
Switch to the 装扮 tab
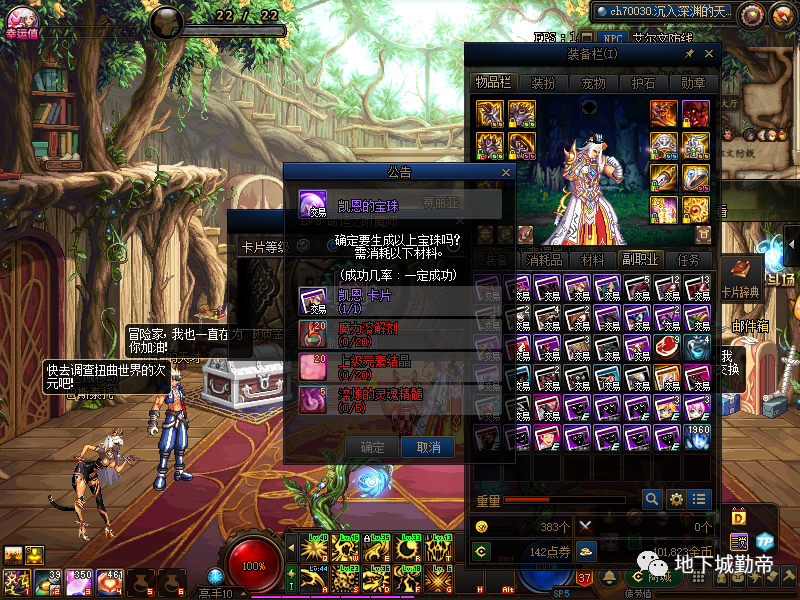coord(543,84)
